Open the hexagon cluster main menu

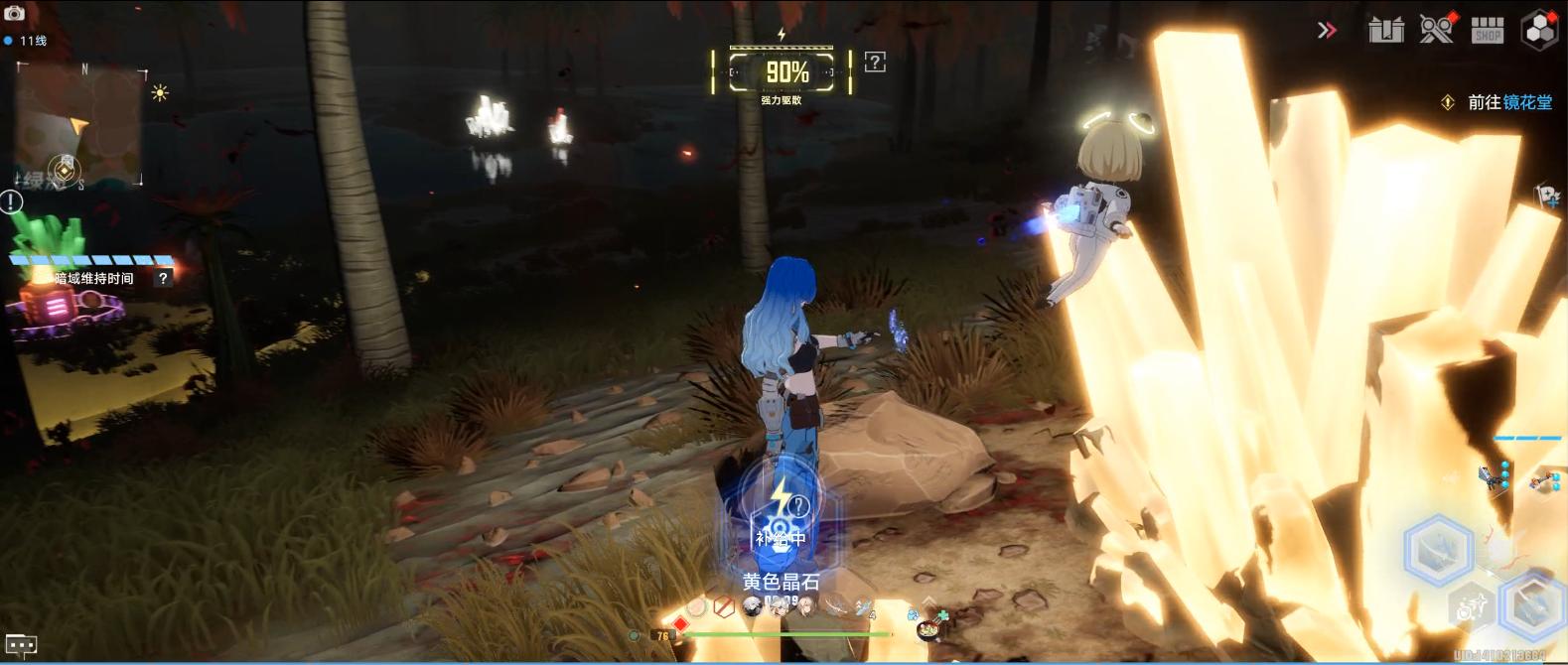pos(1540,30)
